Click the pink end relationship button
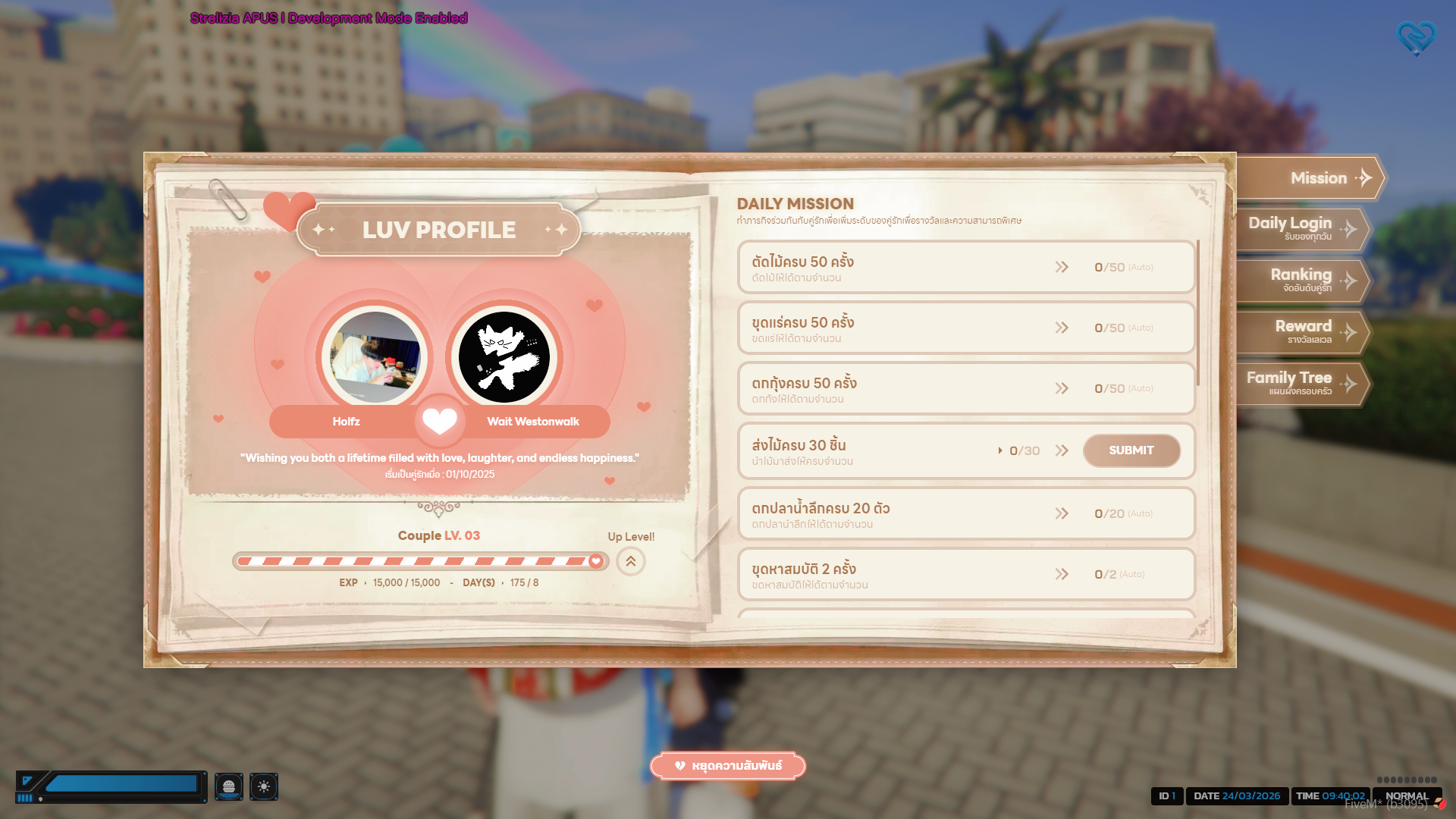The image size is (1456, 819). coord(727,766)
